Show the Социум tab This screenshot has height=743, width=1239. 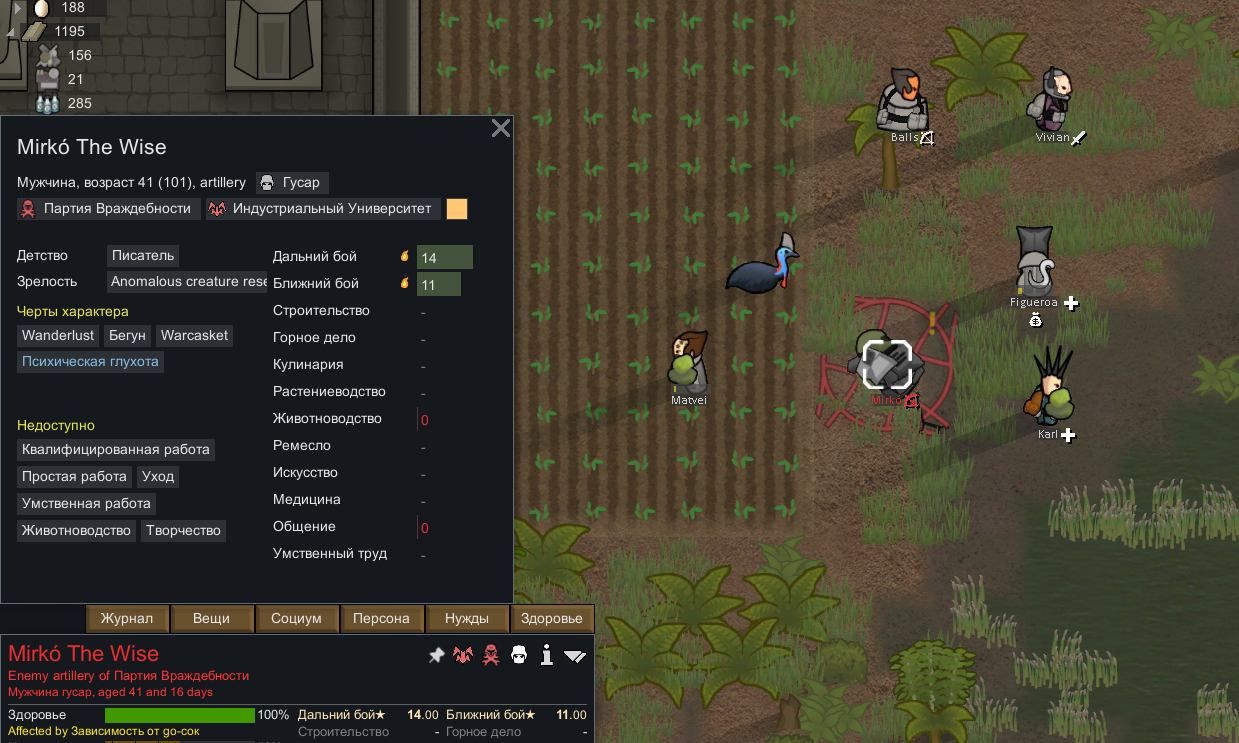296,619
